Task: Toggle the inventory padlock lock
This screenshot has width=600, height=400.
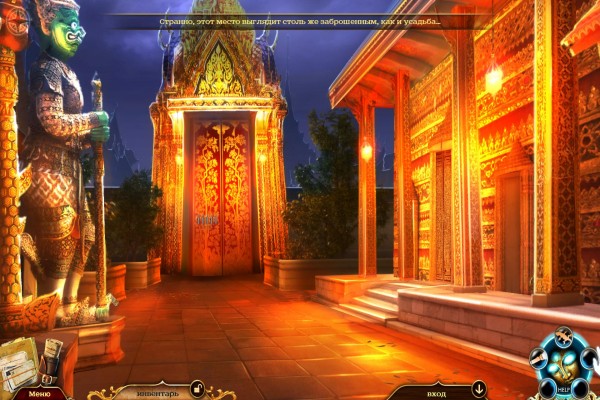Action: pyautogui.click(x=197, y=388)
